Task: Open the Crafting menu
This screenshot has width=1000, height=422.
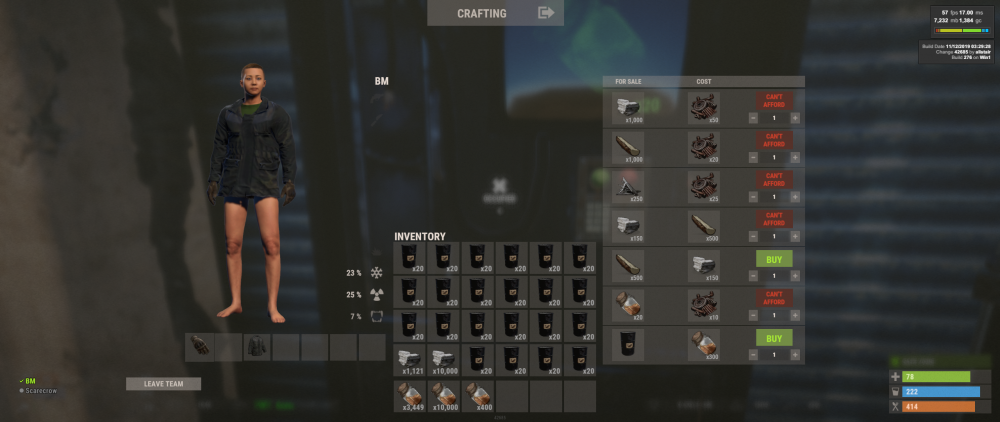Action: 495,13
